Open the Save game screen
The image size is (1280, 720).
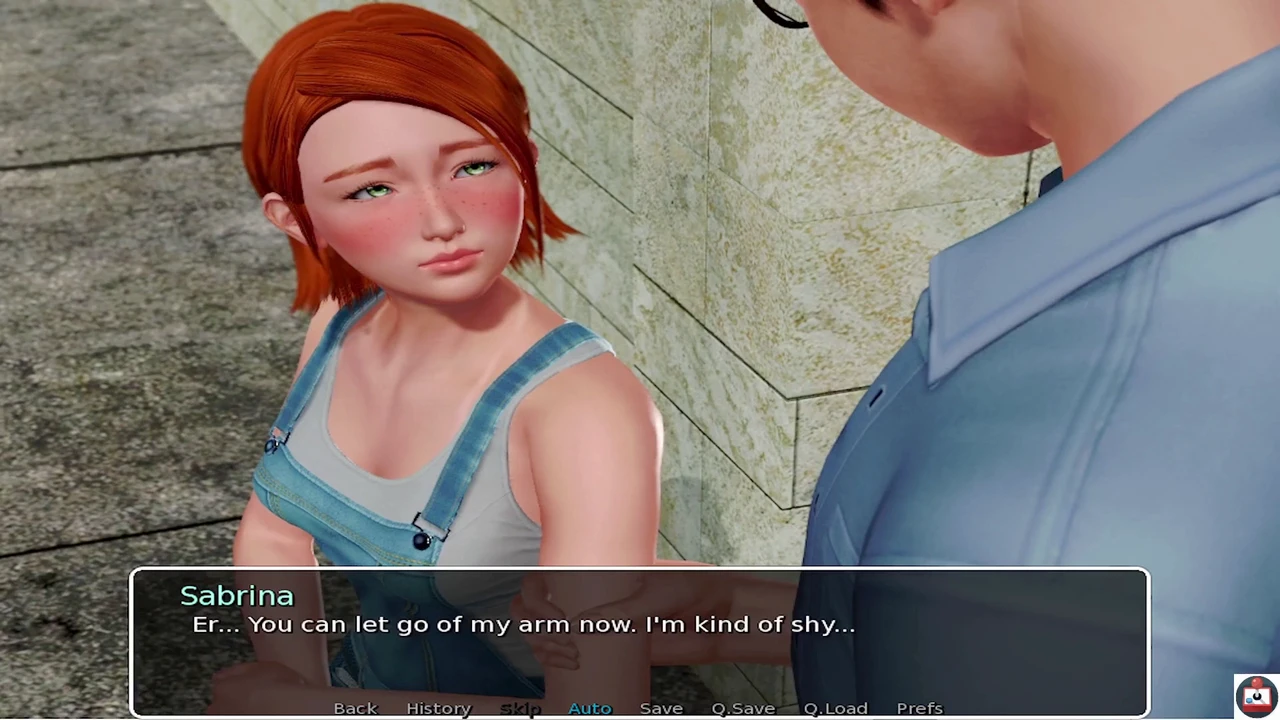(661, 708)
